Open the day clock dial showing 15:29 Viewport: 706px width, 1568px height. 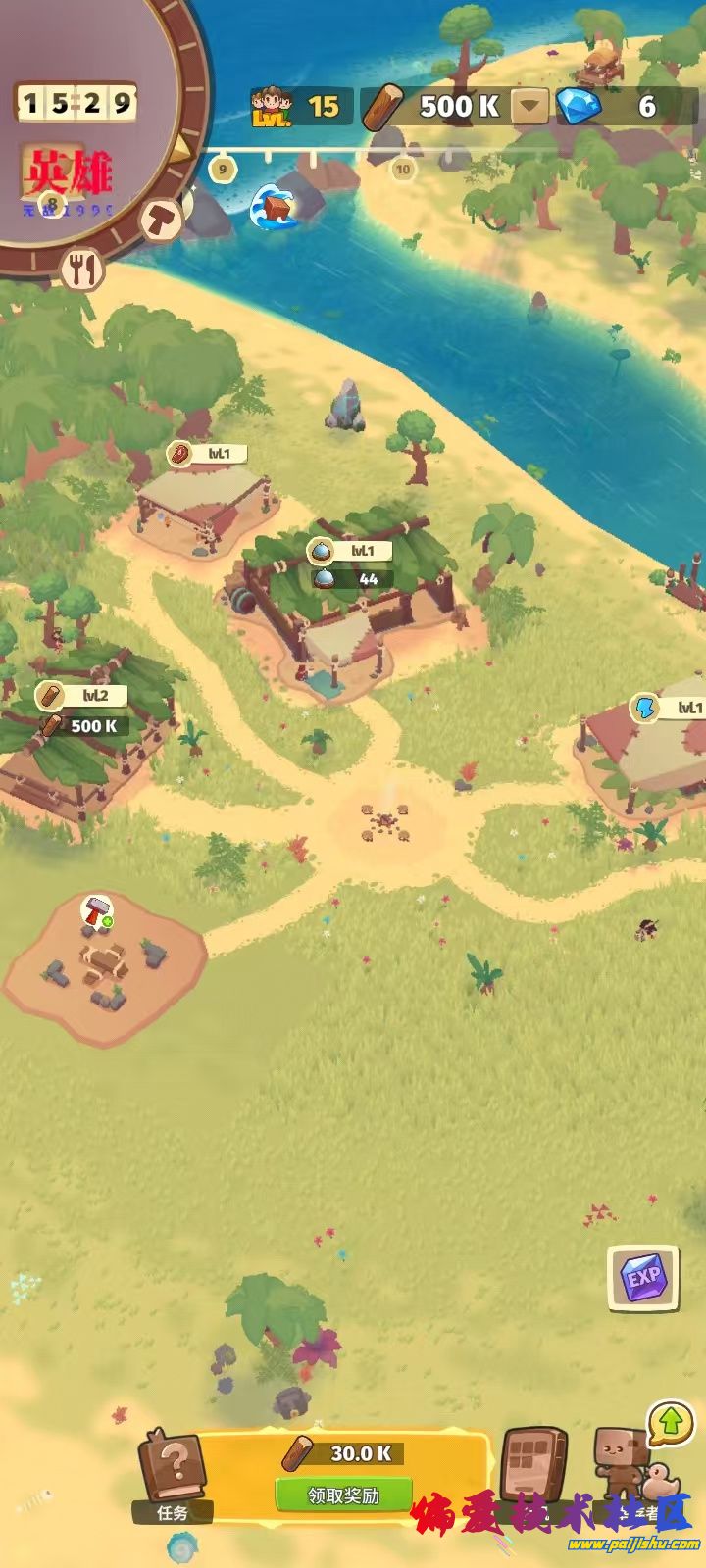click(x=76, y=103)
